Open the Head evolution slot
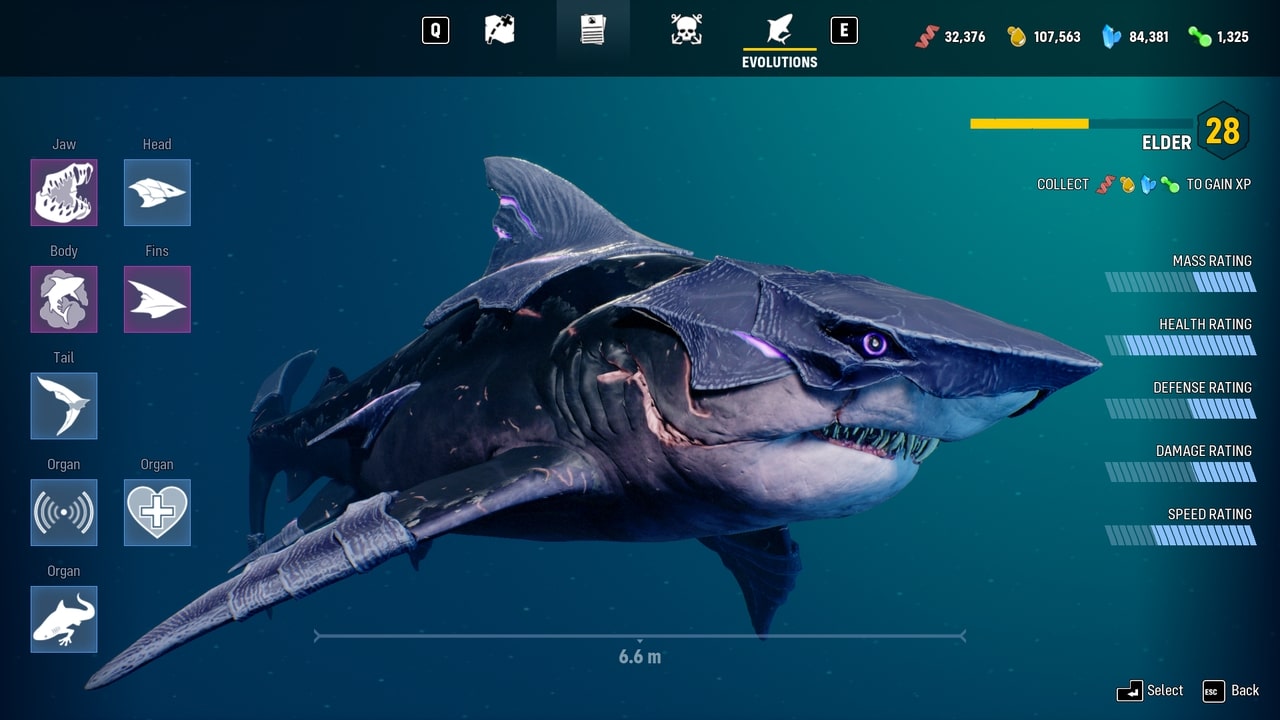Image resolution: width=1280 pixels, height=720 pixels. click(x=157, y=192)
